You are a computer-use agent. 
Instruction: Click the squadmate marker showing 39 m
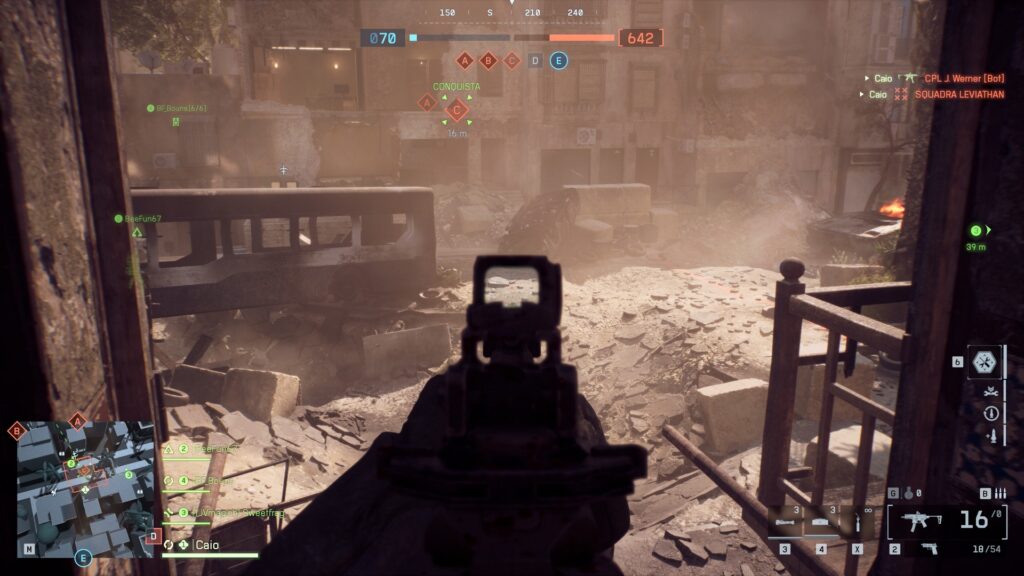click(977, 231)
